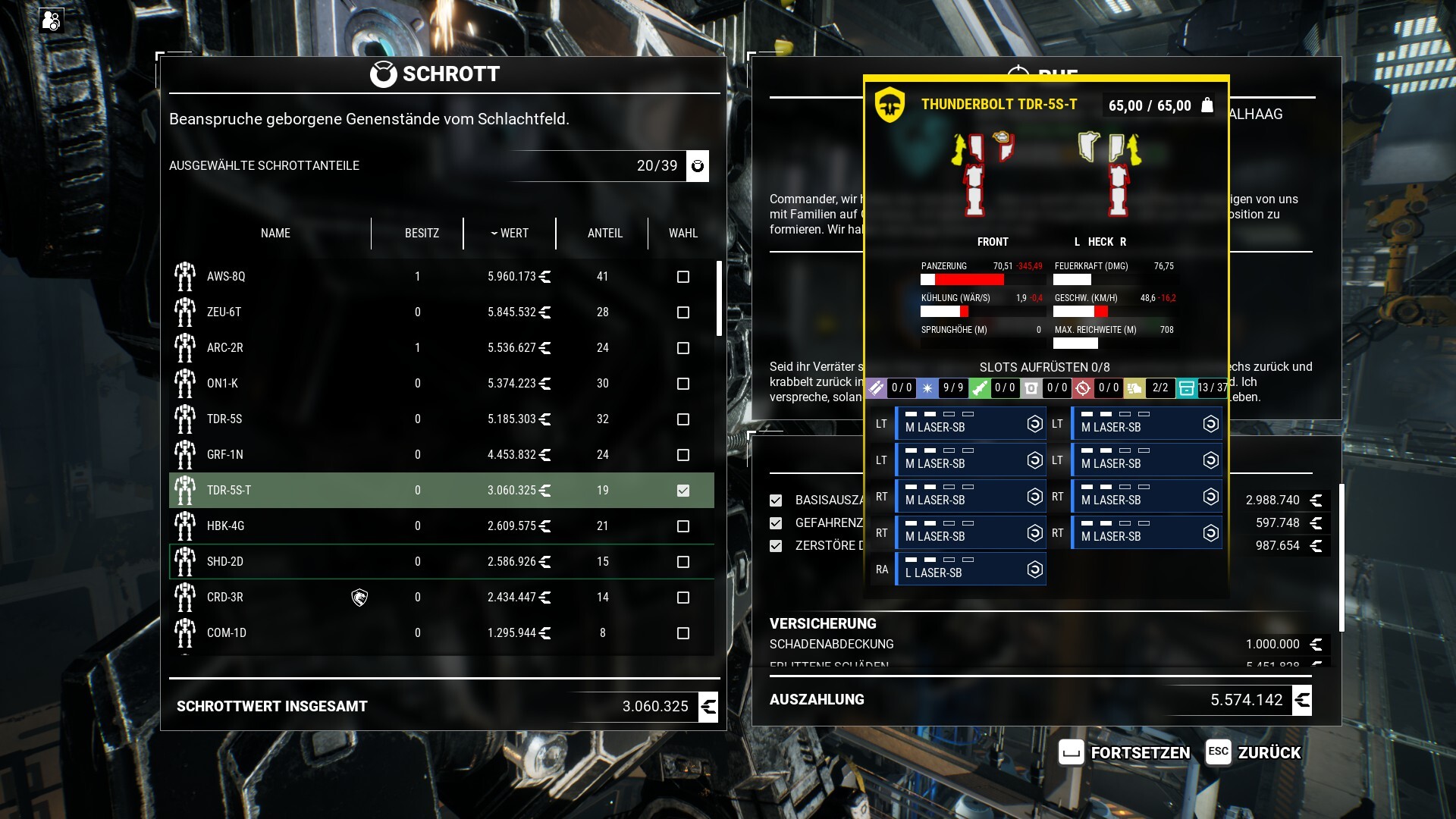Select the ZEU-6T salvage checkbox
Image resolution: width=1456 pixels, height=819 pixels.
point(683,312)
